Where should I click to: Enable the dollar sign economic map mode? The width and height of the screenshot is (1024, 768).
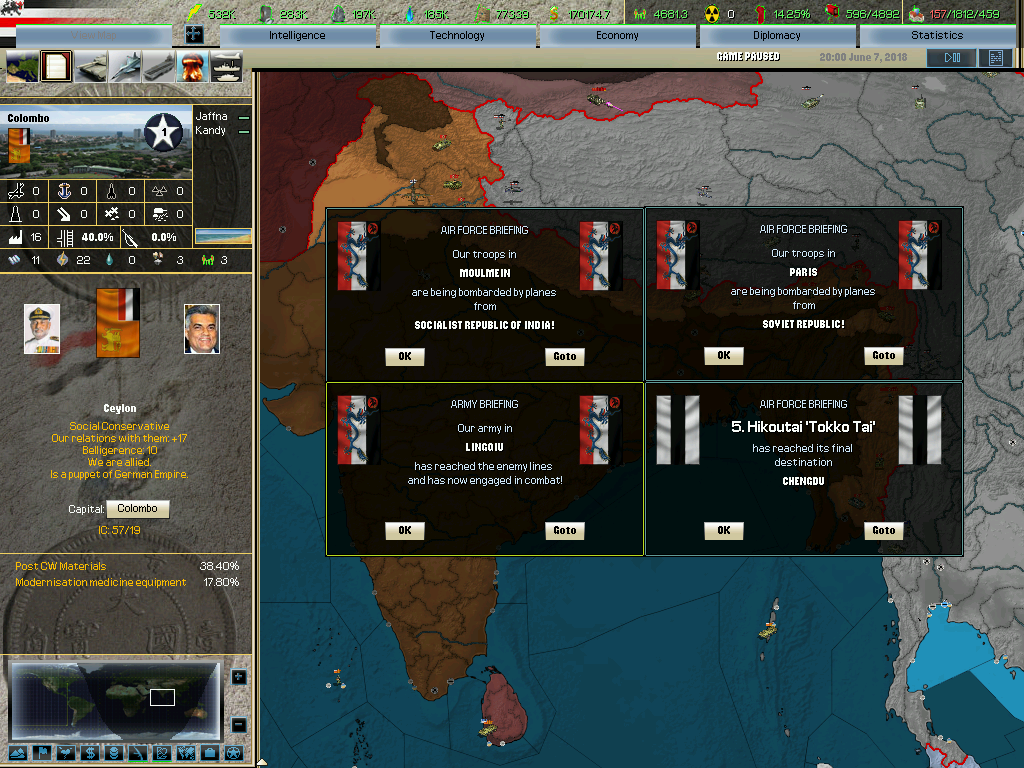pos(90,753)
